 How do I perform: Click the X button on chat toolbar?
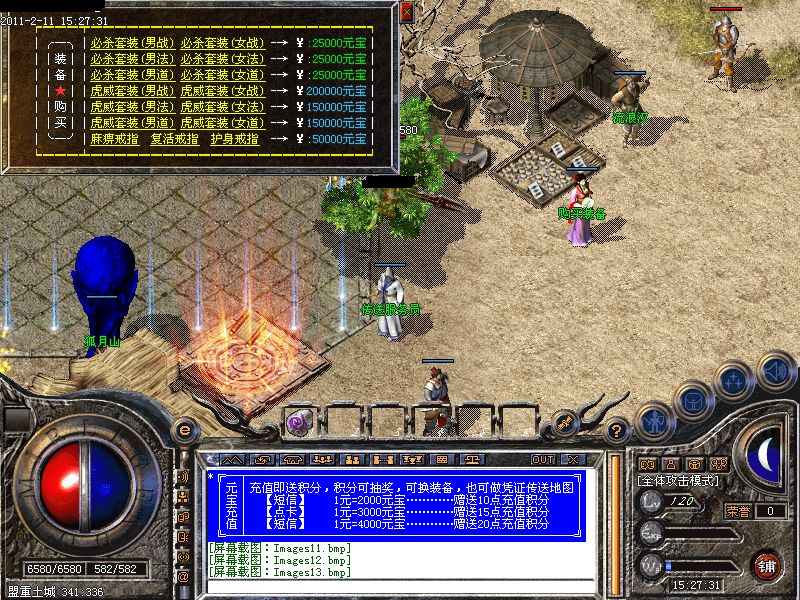(x=572, y=459)
